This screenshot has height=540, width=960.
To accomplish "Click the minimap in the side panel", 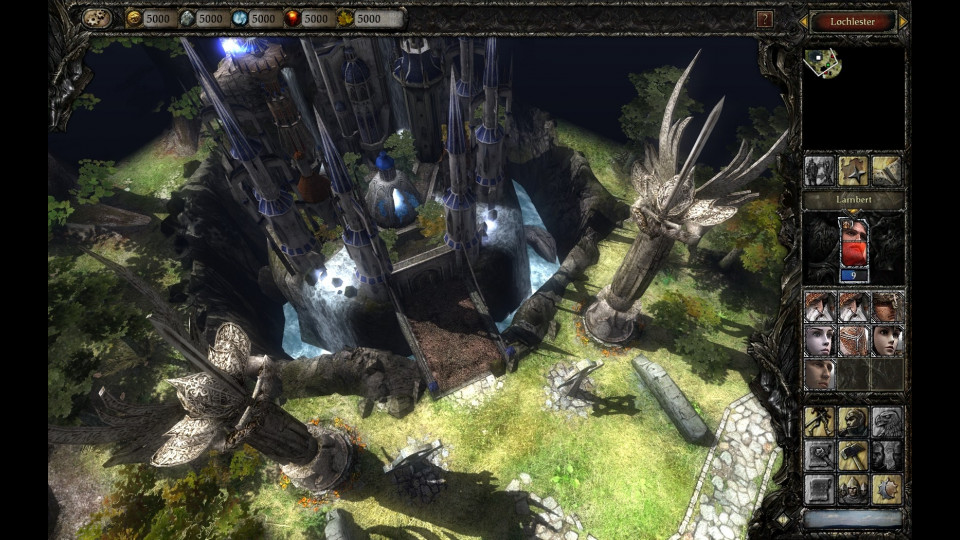I will tap(852, 96).
